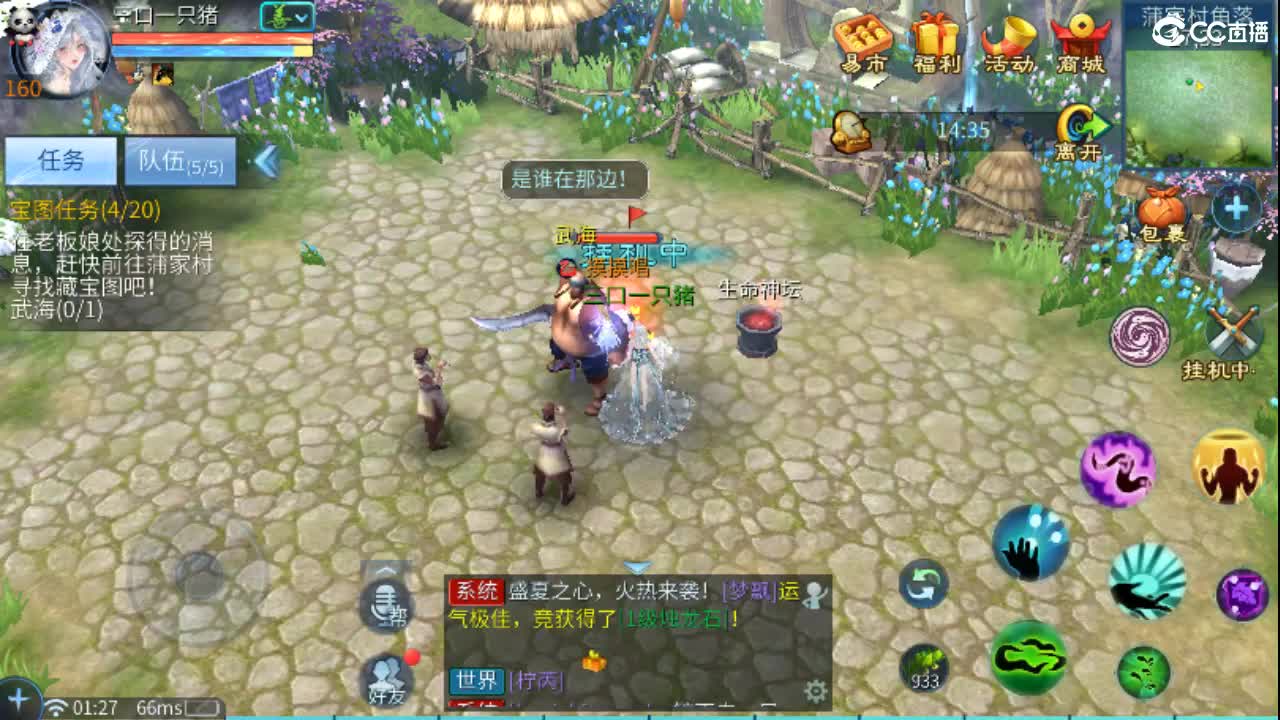Toggle auto-battle via 挂机中 swords icon
This screenshot has height=720, width=1280.
(1230, 333)
